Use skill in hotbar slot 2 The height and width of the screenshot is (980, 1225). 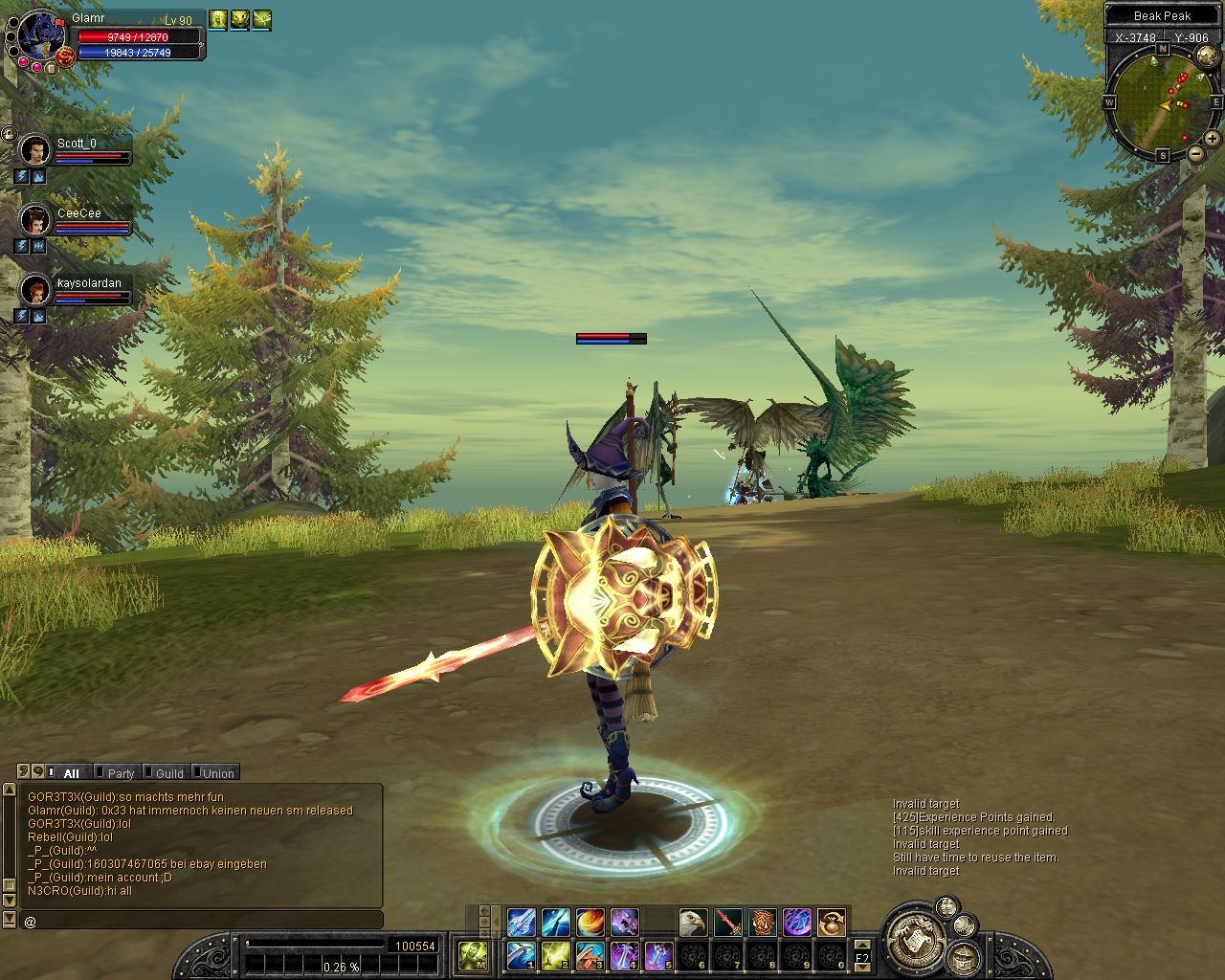point(555,955)
